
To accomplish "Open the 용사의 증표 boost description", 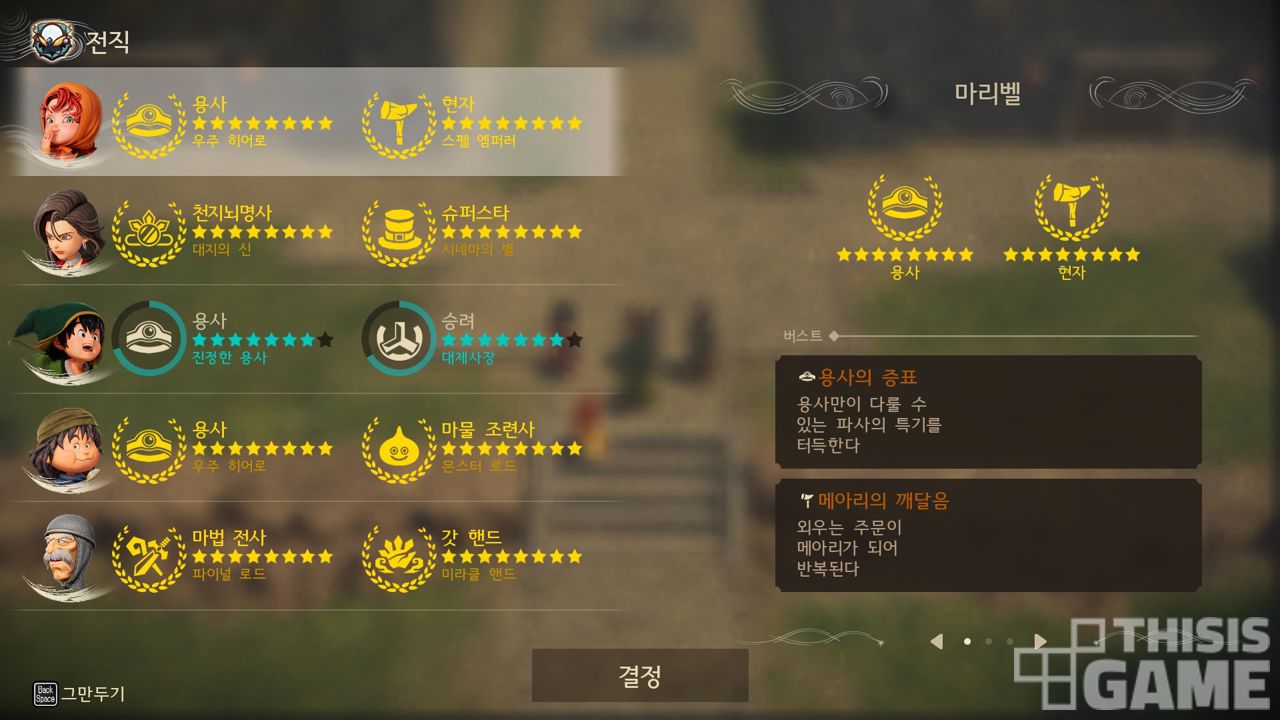I will tap(988, 411).
